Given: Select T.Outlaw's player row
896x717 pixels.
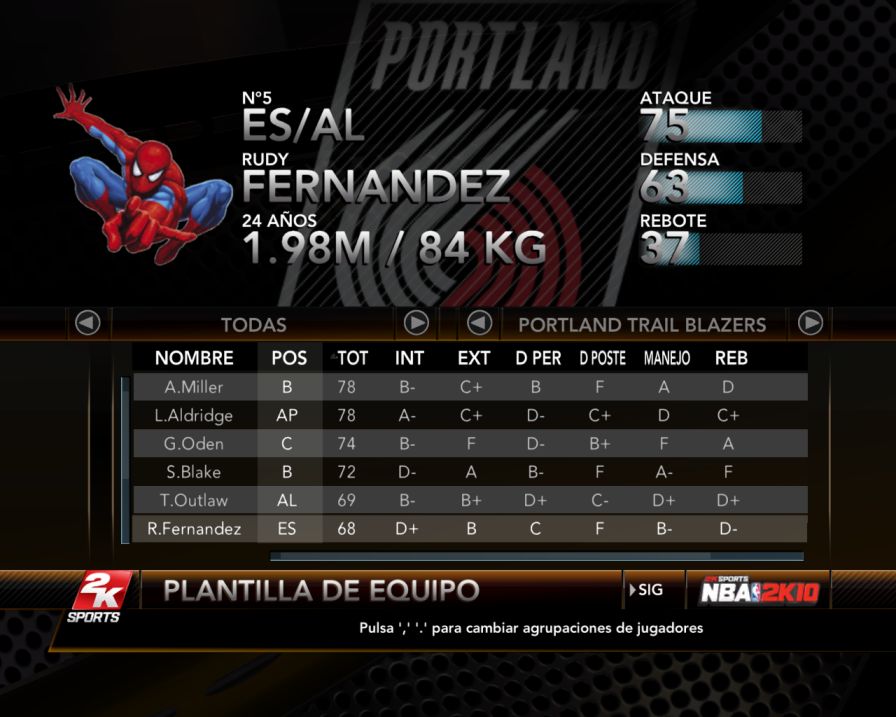Looking at the screenshot, I should point(193,500).
